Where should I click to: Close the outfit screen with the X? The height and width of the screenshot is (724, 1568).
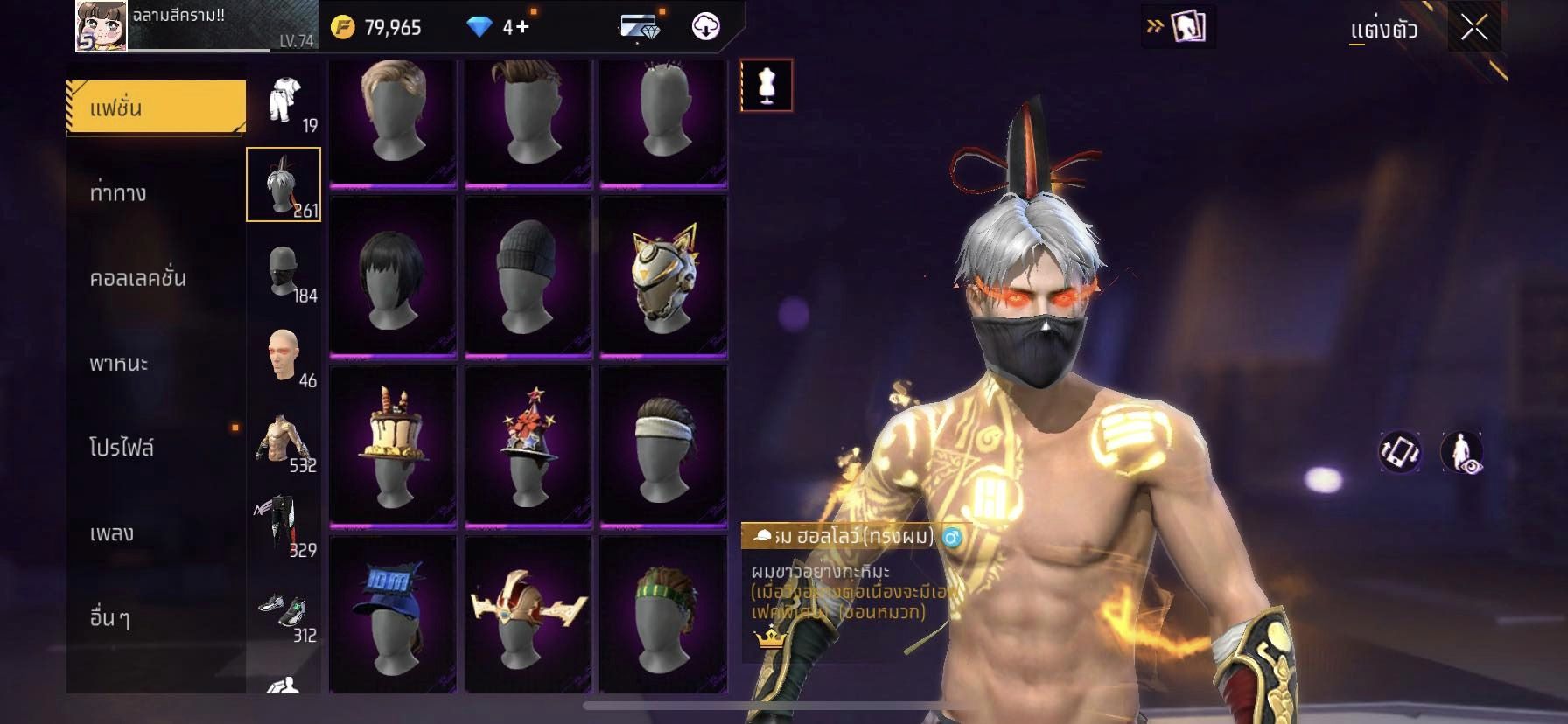pyautogui.click(x=1473, y=28)
